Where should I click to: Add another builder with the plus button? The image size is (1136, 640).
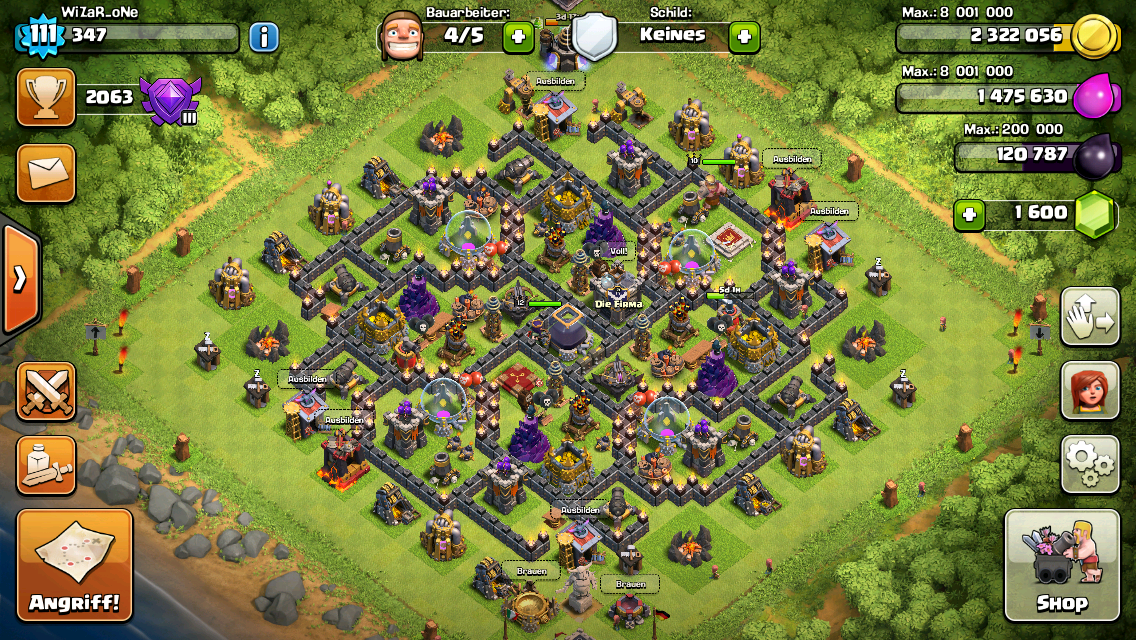point(519,38)
